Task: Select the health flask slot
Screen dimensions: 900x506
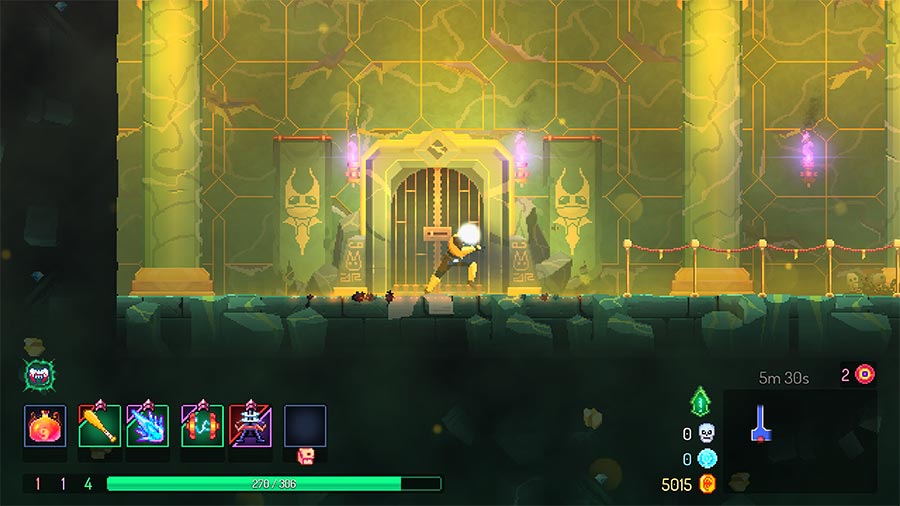Action: click(x=45, y=425)
